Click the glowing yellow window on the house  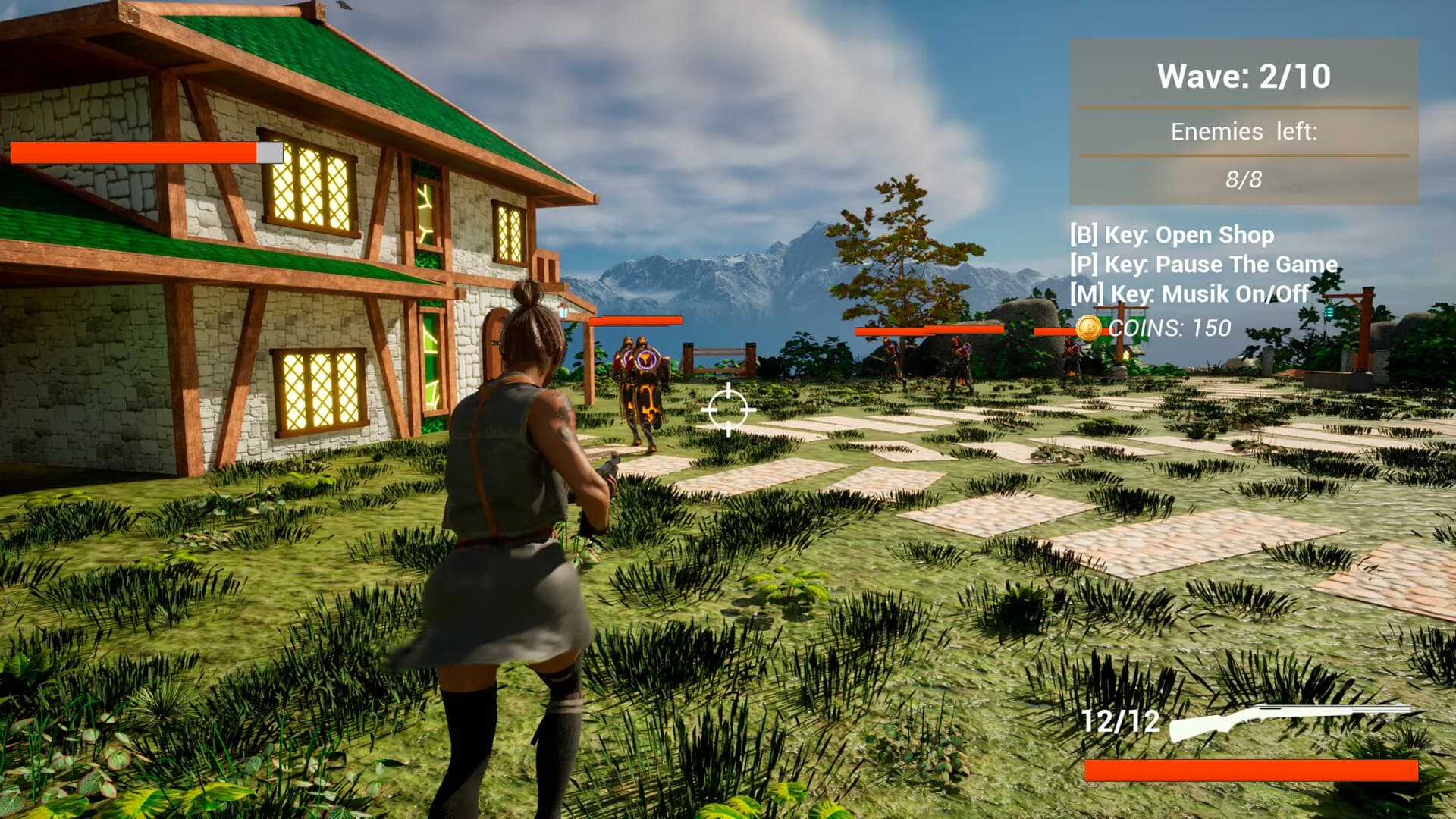point(311,184)
